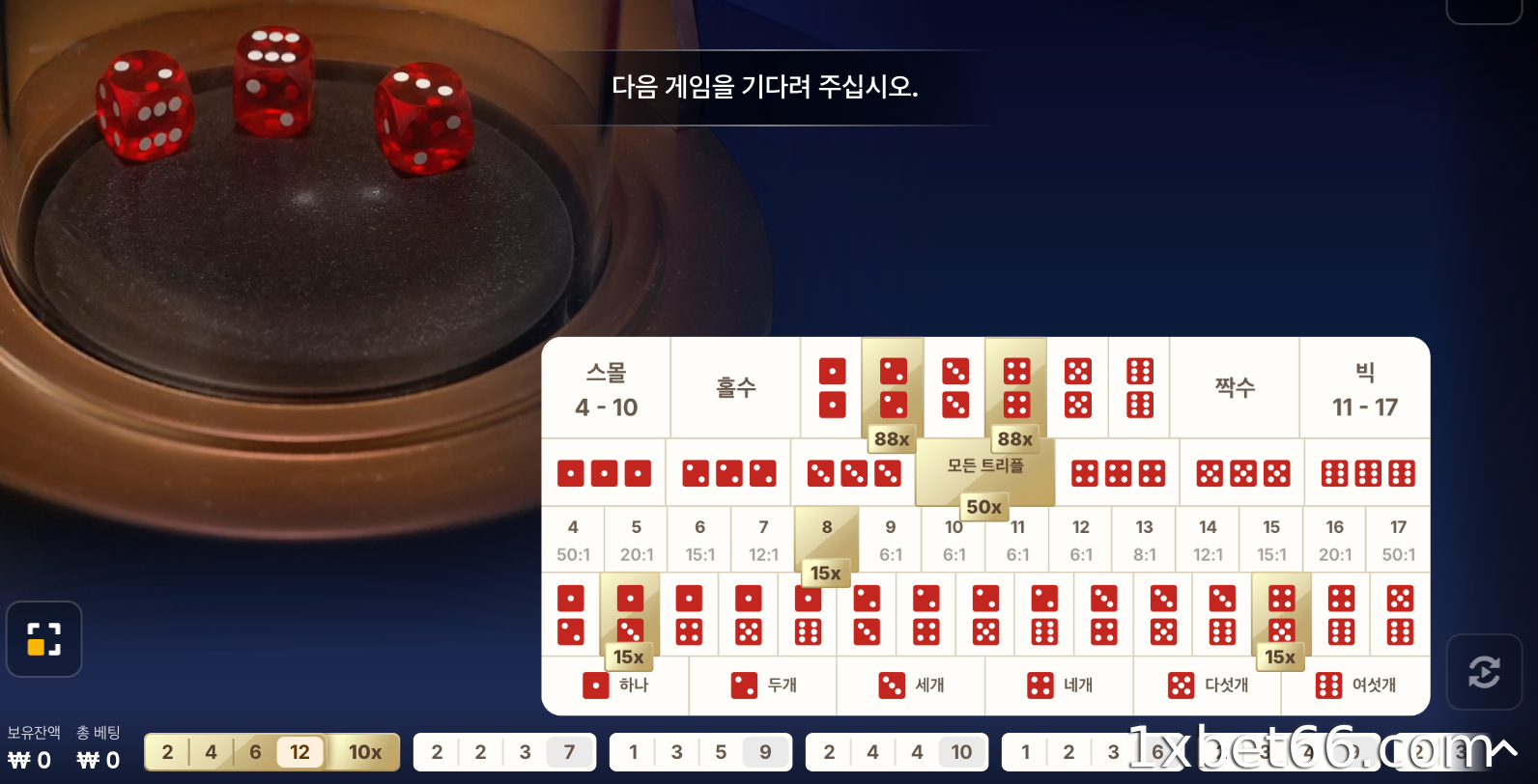This screenshot has height=784, width=1538.
Task: Select the chip value 12
Action: click(x=299, y=751)
